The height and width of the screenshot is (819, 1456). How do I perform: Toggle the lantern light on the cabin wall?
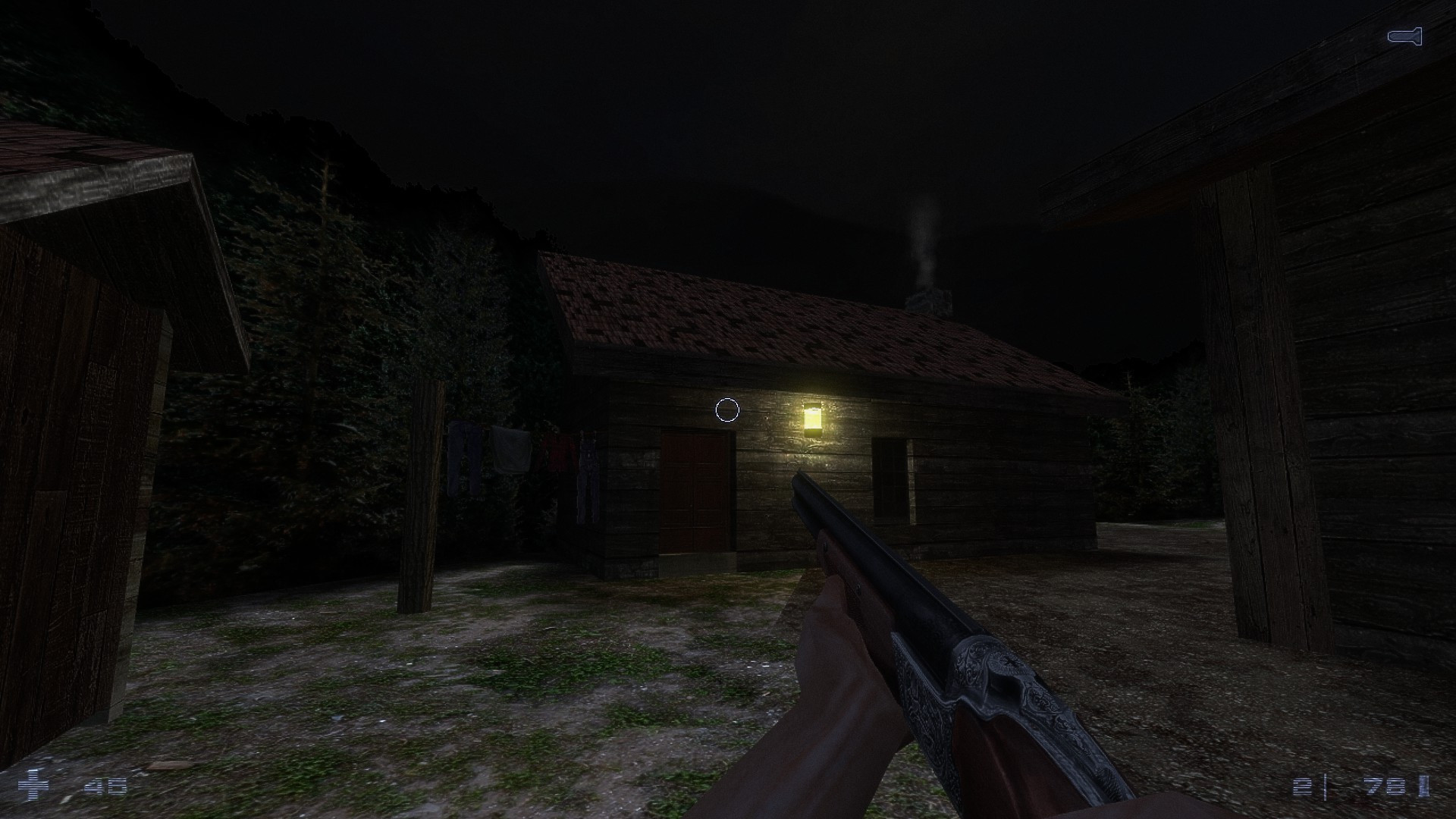814,416
